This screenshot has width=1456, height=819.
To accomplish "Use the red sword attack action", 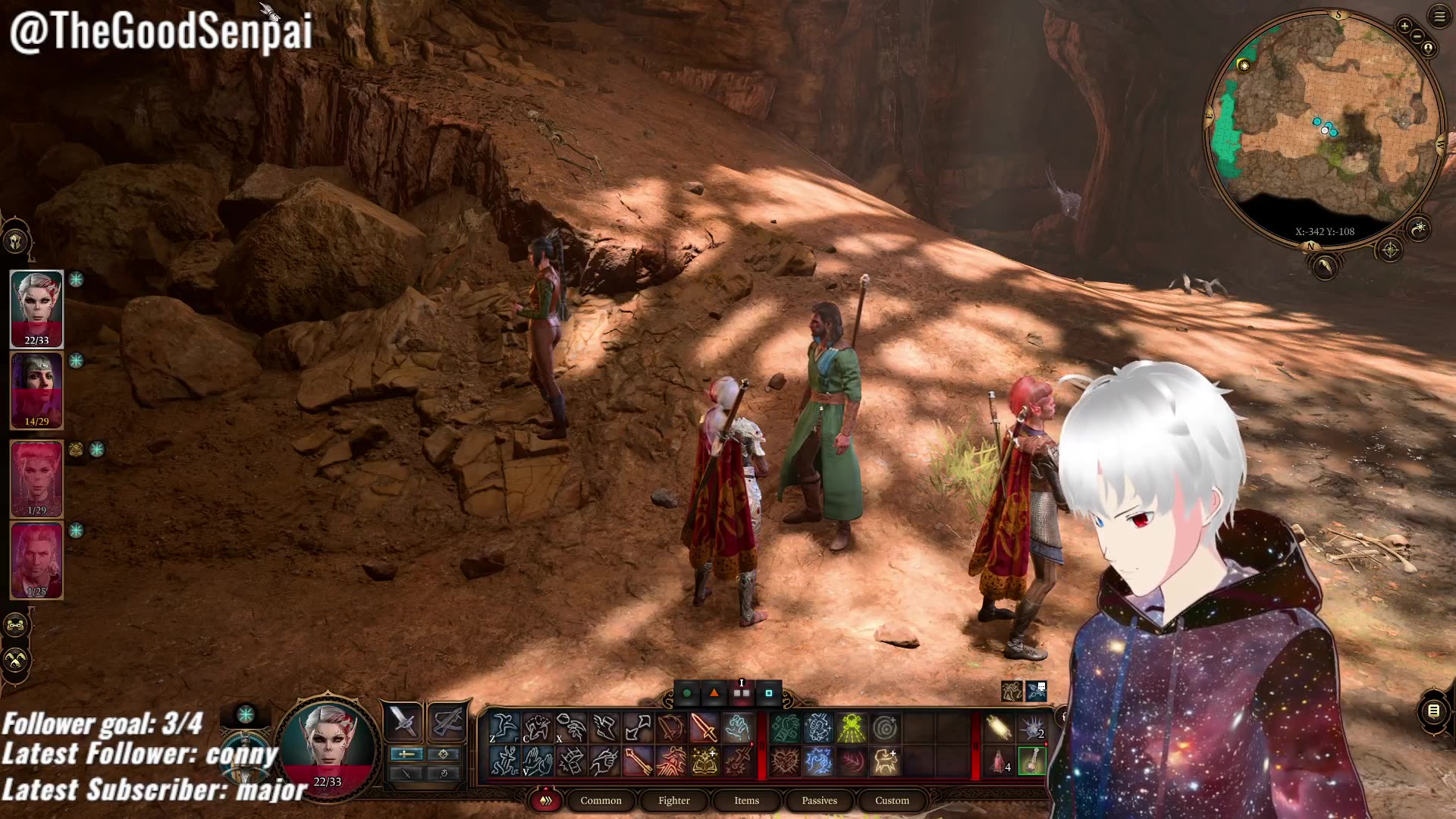I will click(x=703, y=728).
